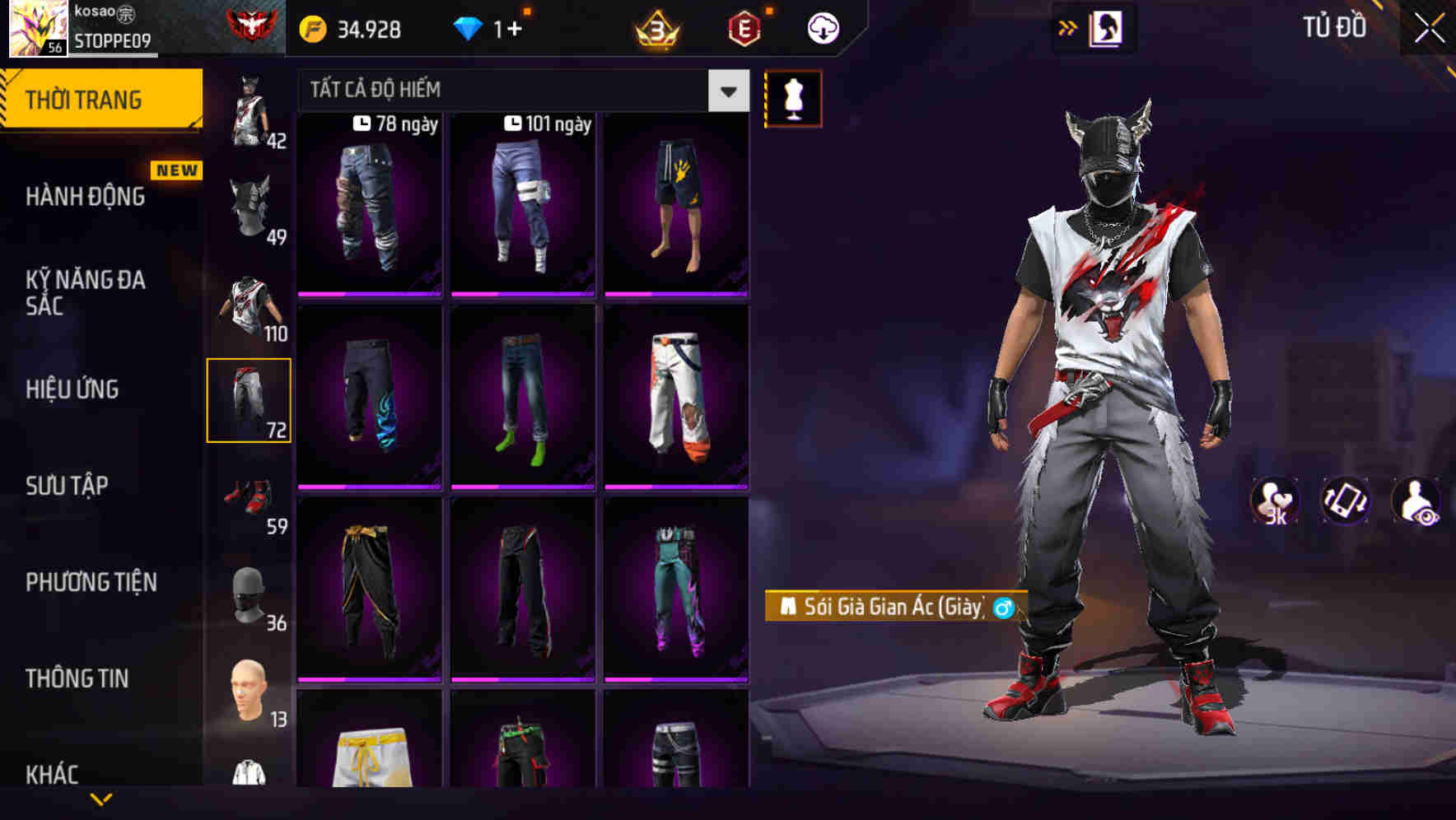Click the mannequin preset icon above wardrobe
Image resolution: width=1456 pixels, height=820 pixels.
pyautogui.click(x=793, y=97)
